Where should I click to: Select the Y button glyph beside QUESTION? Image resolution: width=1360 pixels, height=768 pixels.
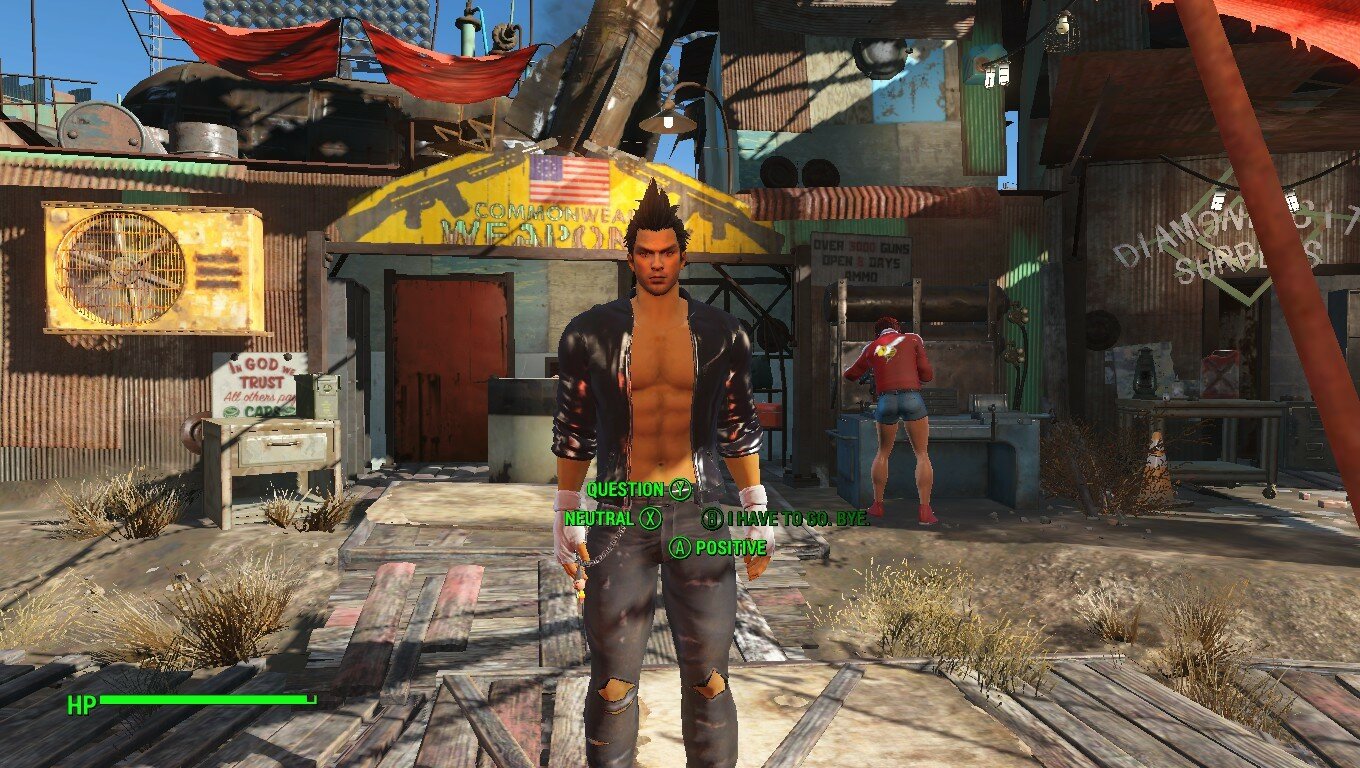(679, 491)
